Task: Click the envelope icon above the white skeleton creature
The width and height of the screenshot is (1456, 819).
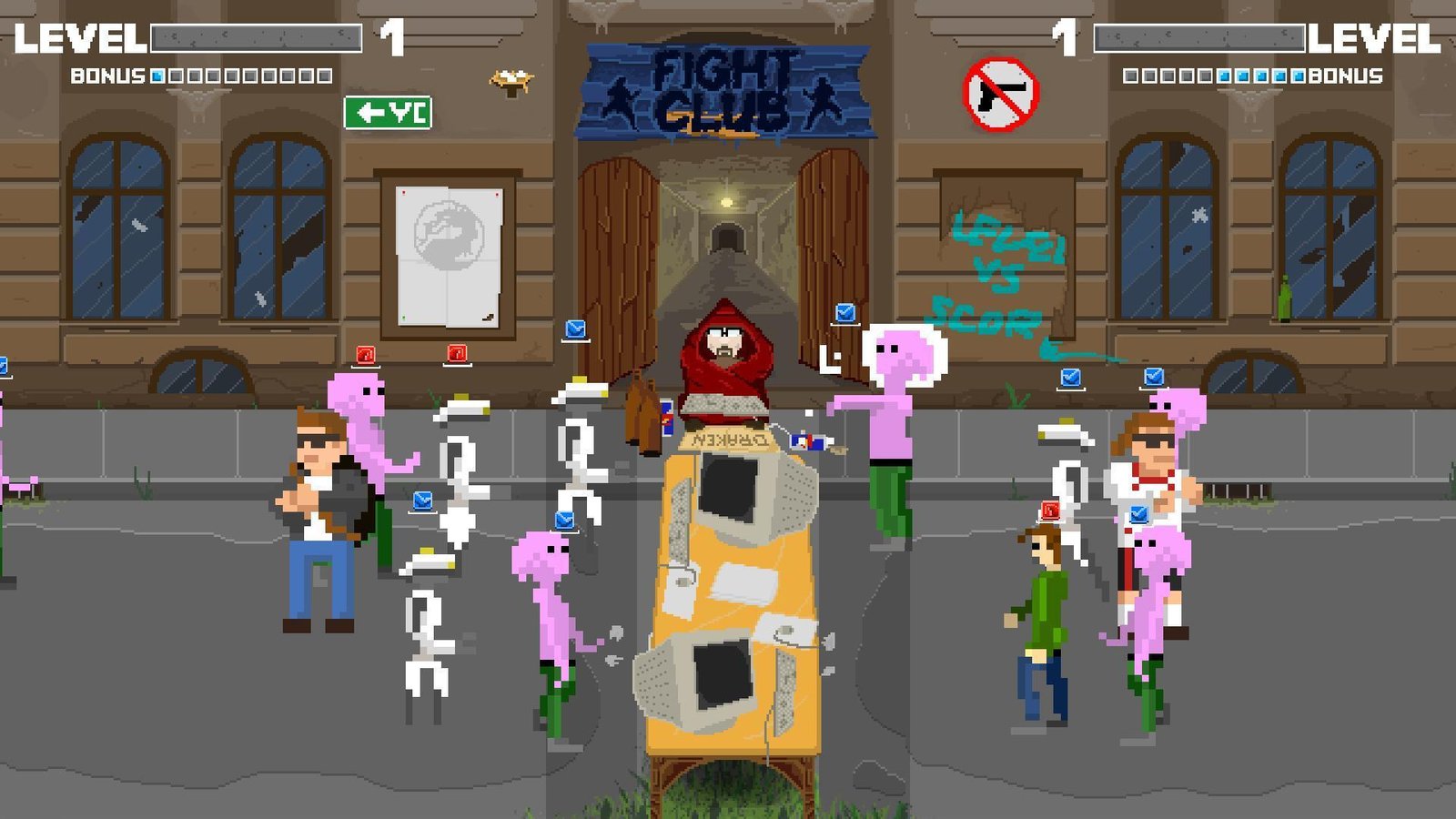Action: pos(421,499)
